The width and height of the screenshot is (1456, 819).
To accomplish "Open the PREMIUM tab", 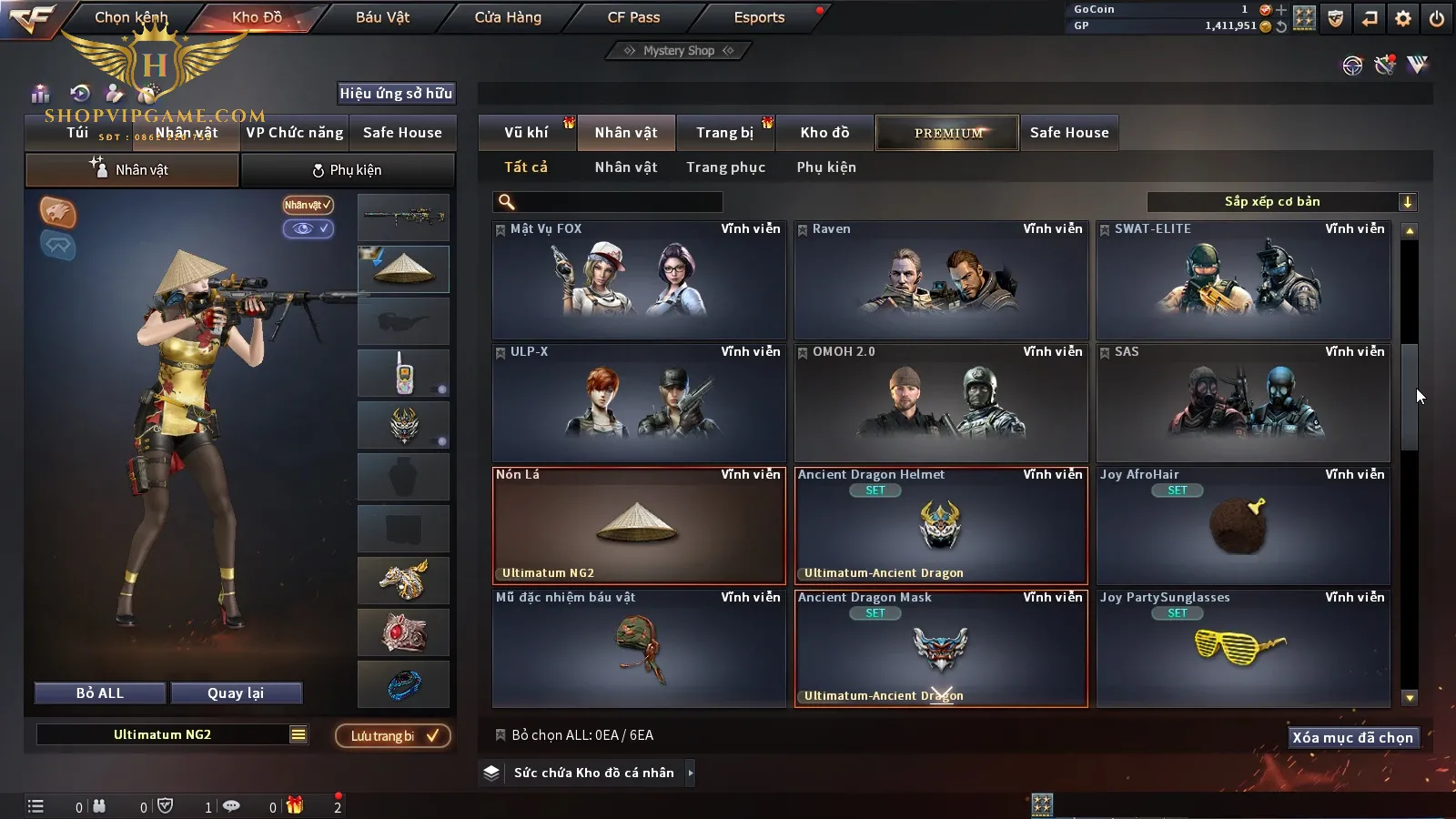I will [x=947, y=133].
